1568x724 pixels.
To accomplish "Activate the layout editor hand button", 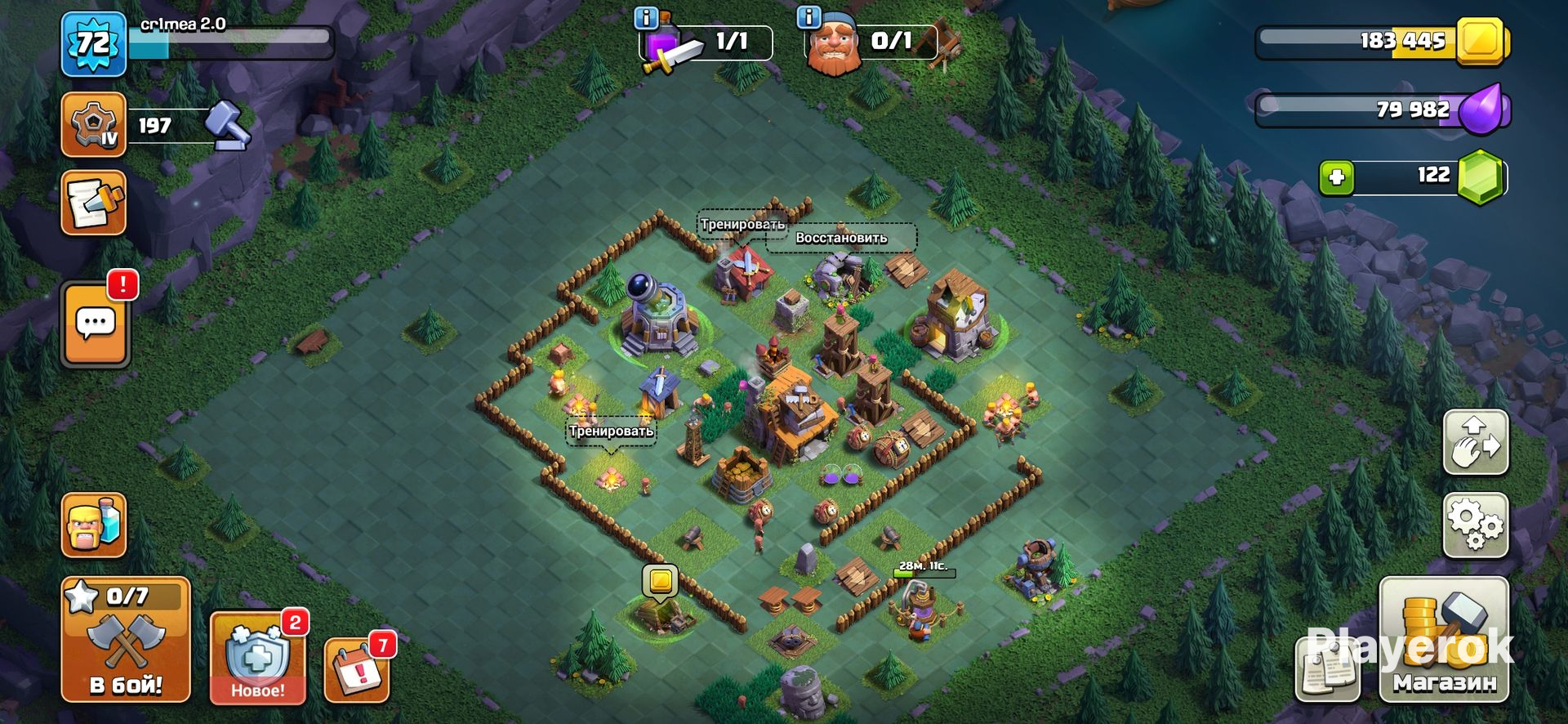I will 1475,443.
